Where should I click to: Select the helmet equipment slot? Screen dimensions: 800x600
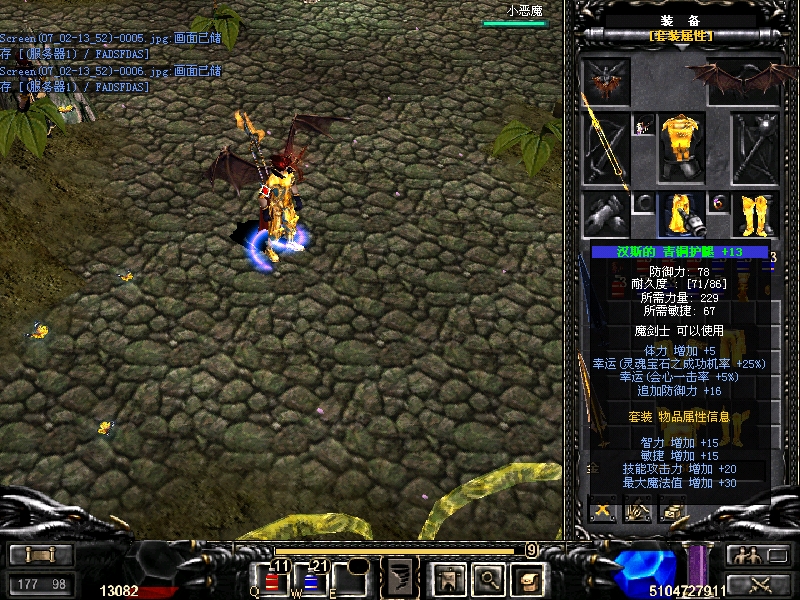point(607,80)
